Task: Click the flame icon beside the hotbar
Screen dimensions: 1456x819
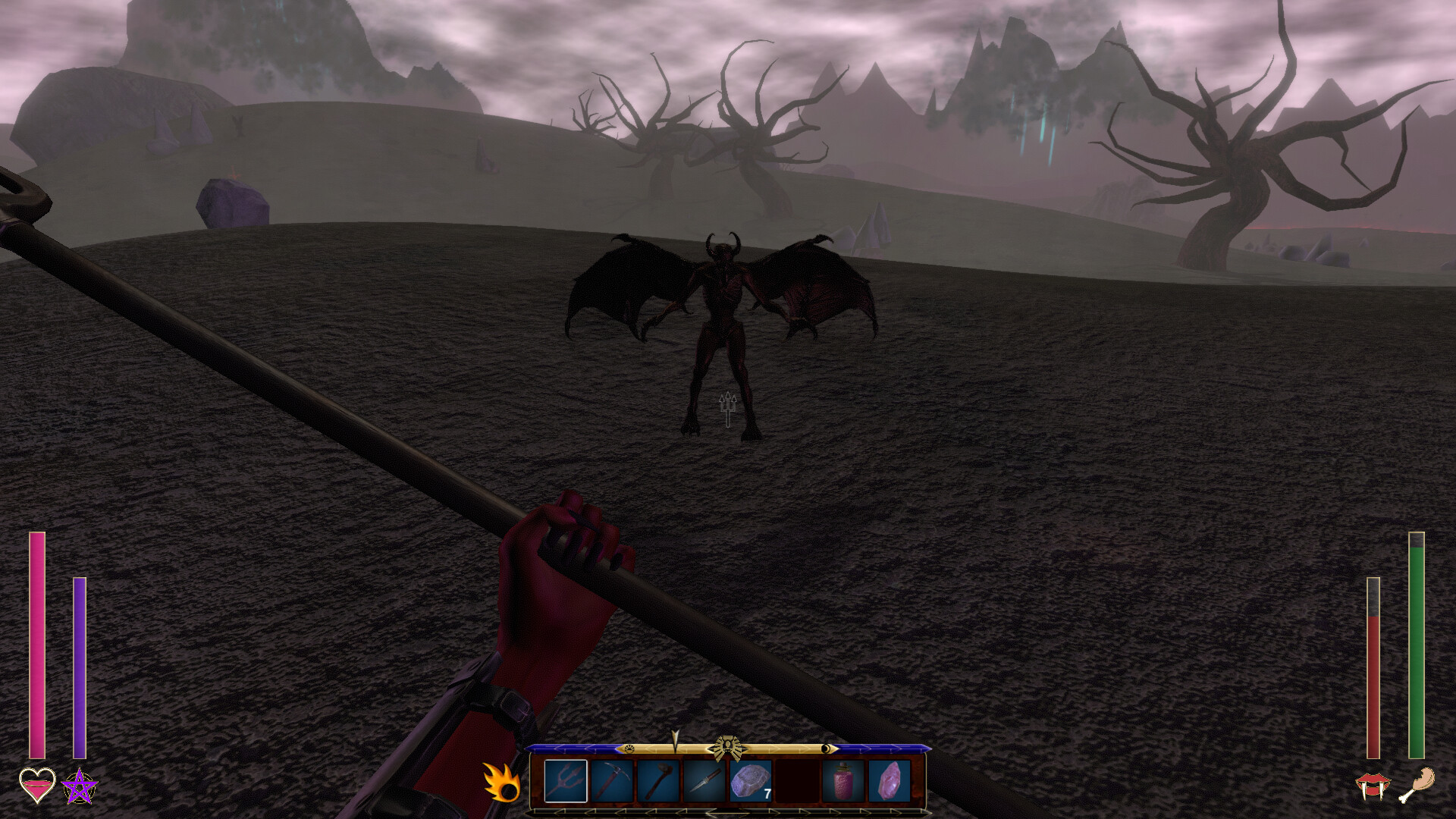Action: pos(501,780)
